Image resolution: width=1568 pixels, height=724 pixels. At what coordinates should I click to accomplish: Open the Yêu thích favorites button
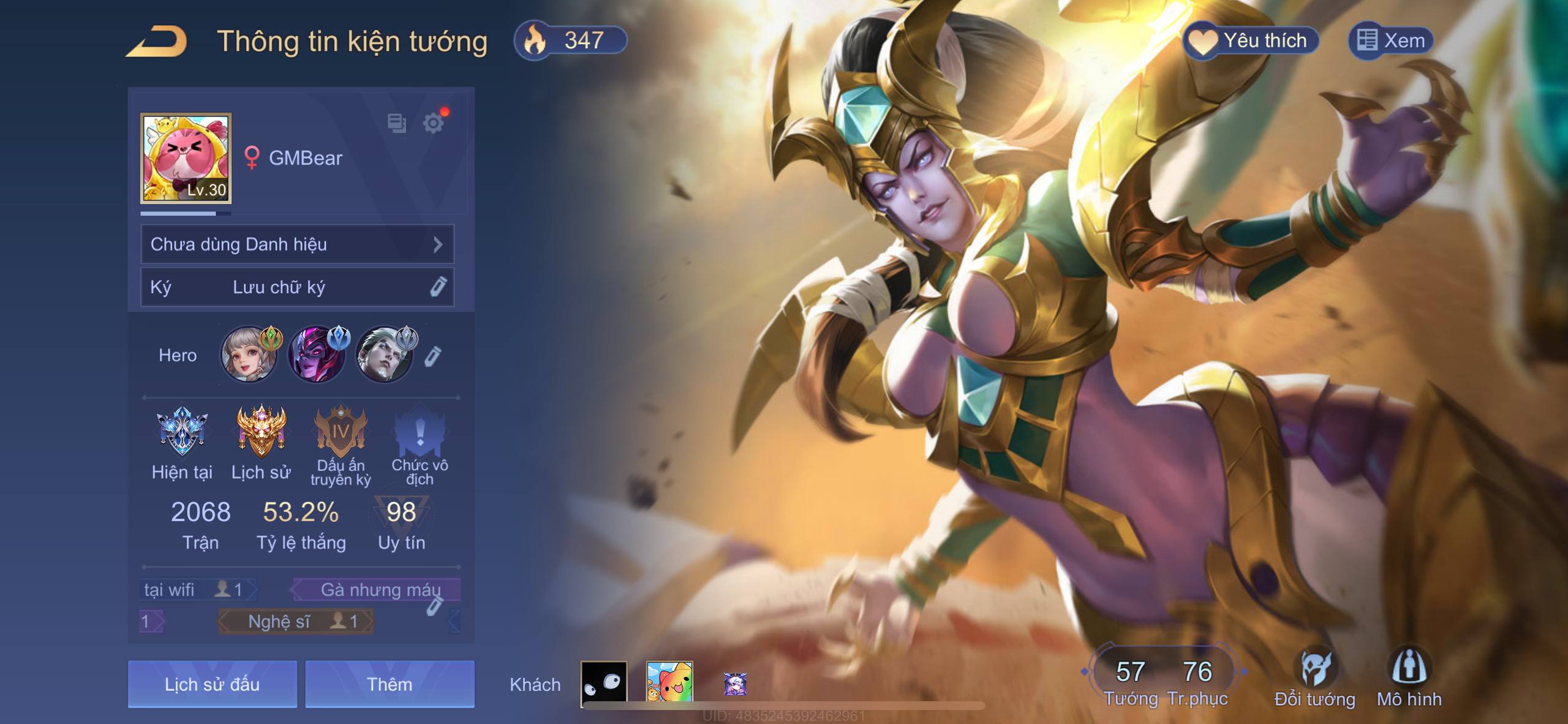[1250, 41]
